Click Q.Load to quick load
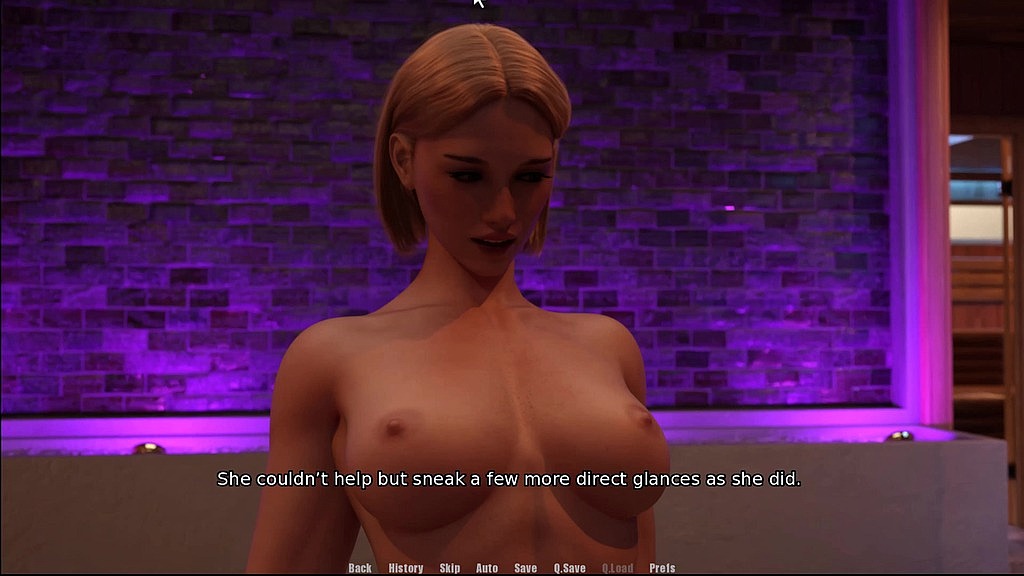 click(x=617, y=568)
